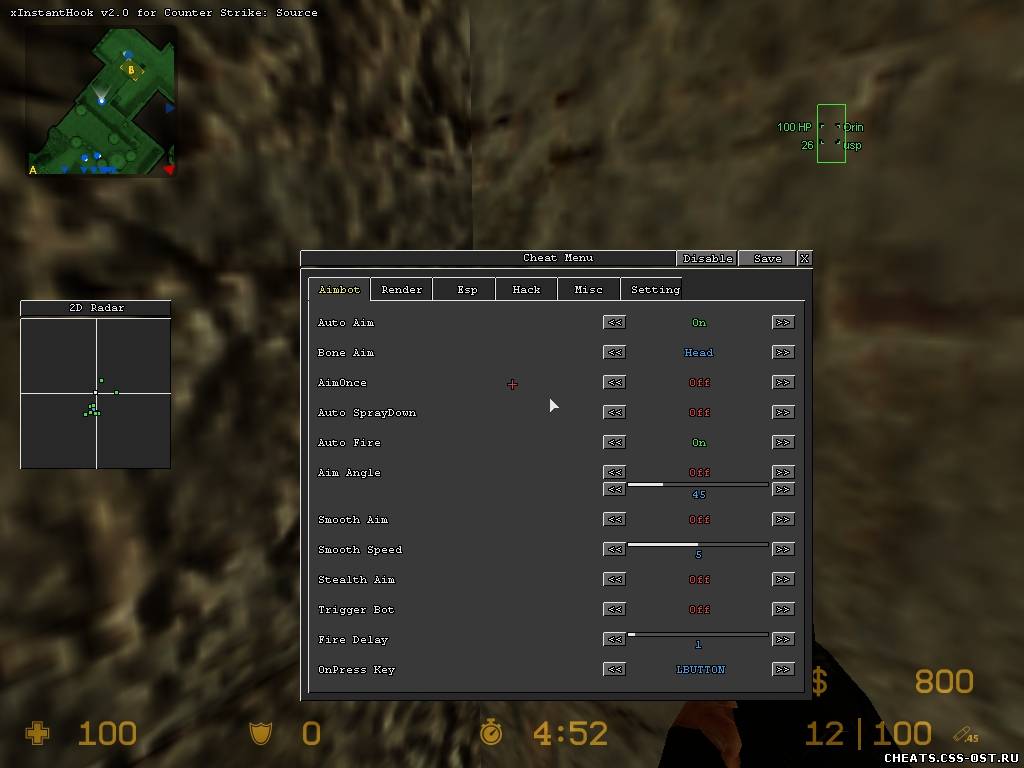Switch to the Render tab
The image size is (1024, 768).
click(x=401, y=290)
